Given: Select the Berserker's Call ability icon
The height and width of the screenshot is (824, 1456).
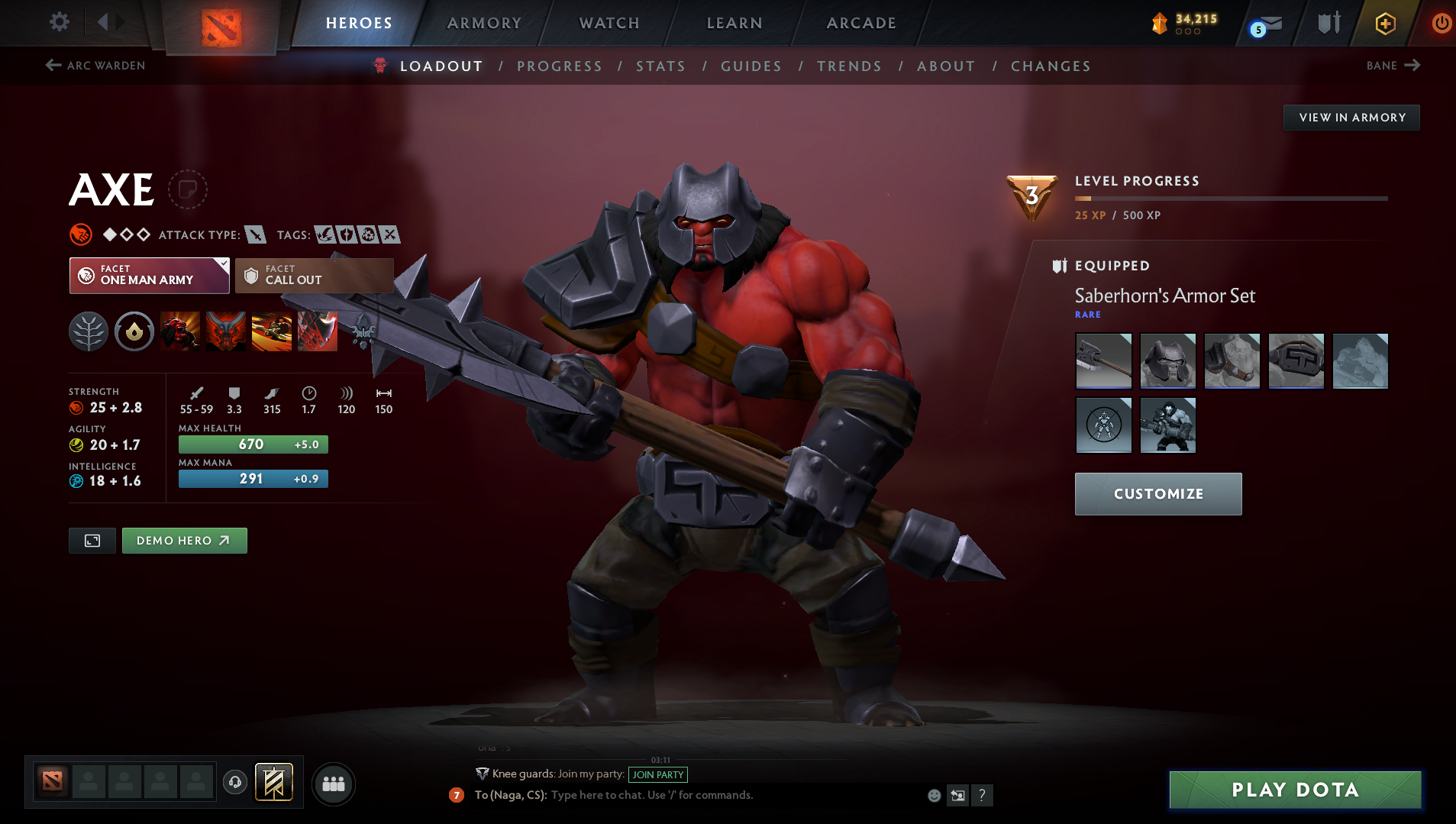Looking at the screenshot, I should (180, 331).
